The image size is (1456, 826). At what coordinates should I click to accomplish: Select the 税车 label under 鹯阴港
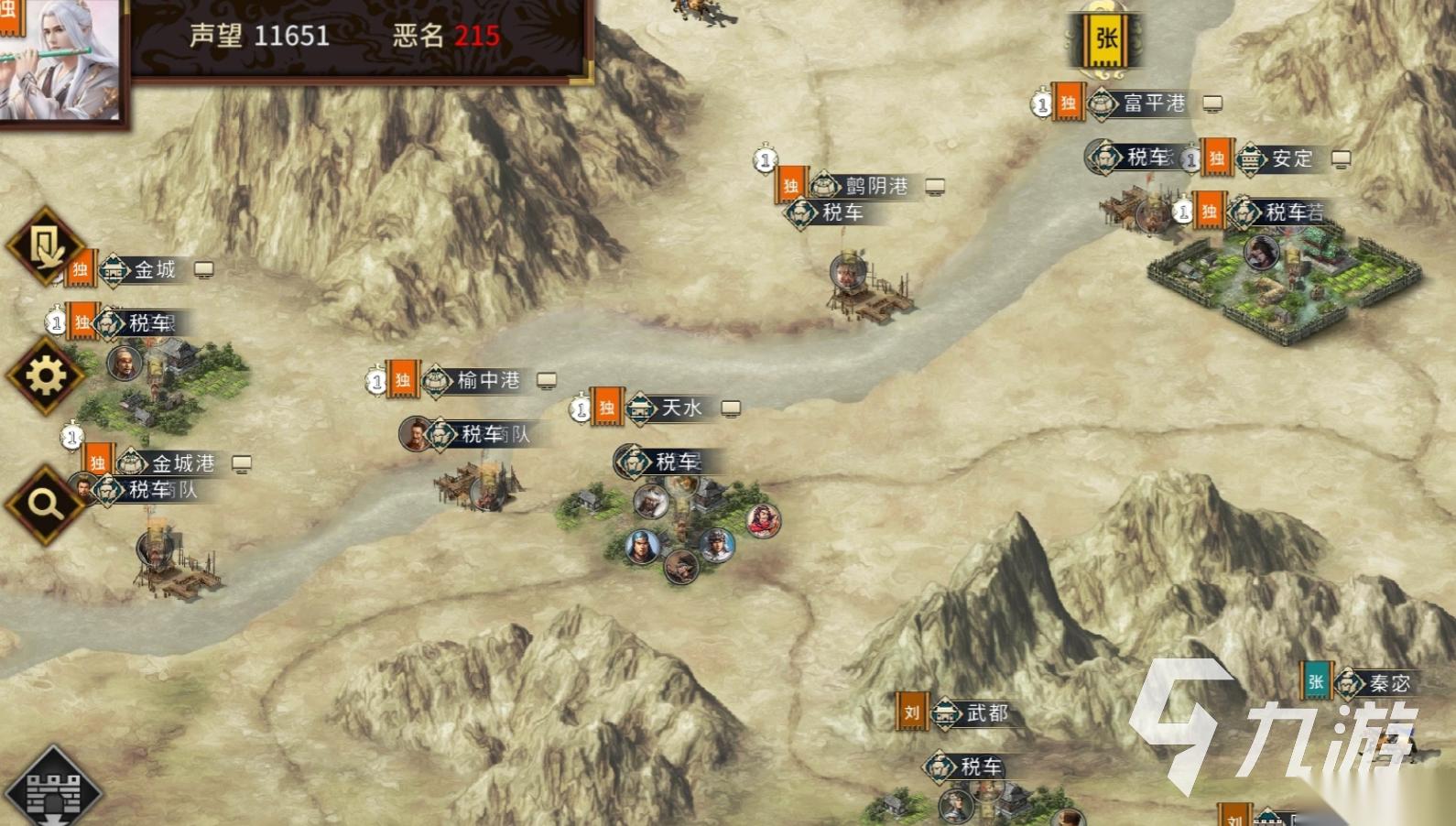(842, 213)
